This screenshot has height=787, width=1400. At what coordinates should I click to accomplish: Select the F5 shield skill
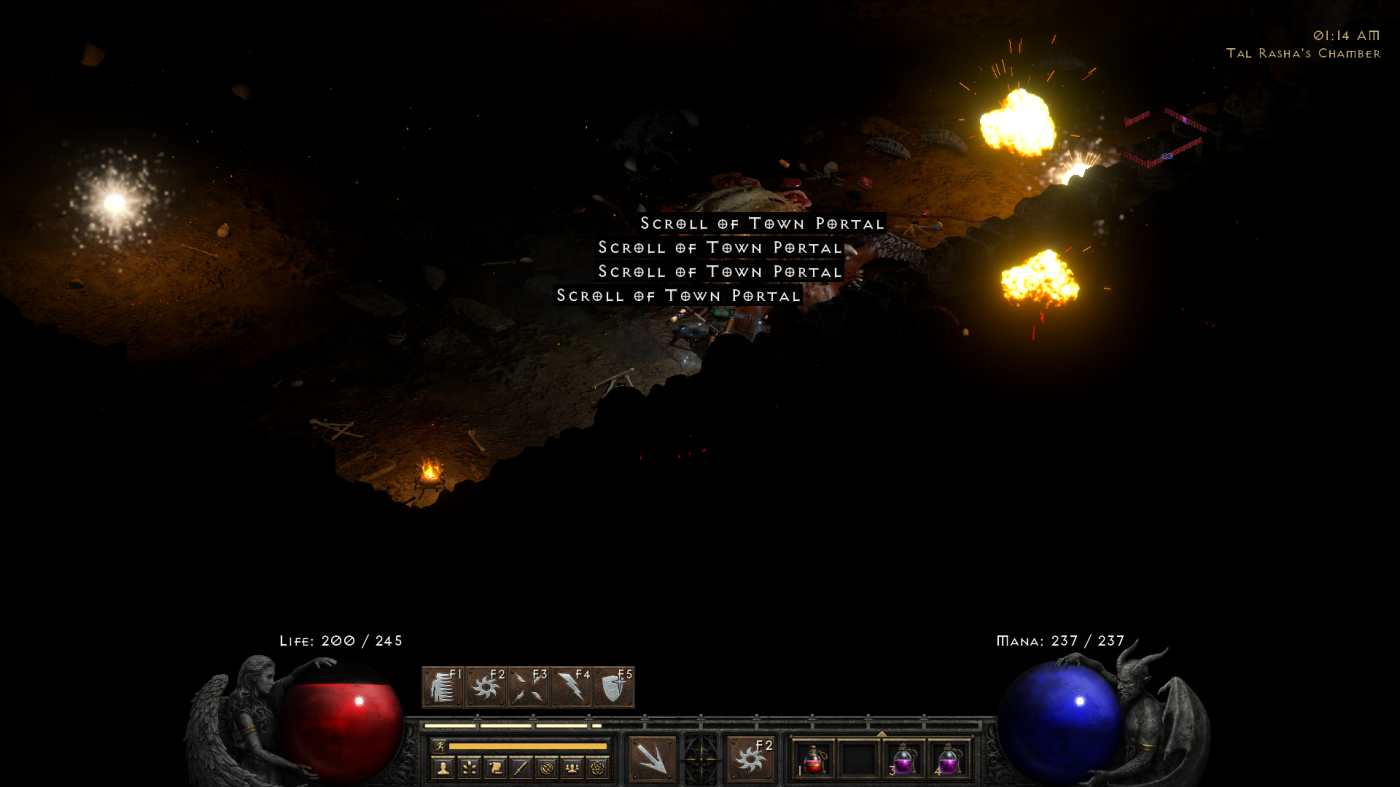pos(614,685)
